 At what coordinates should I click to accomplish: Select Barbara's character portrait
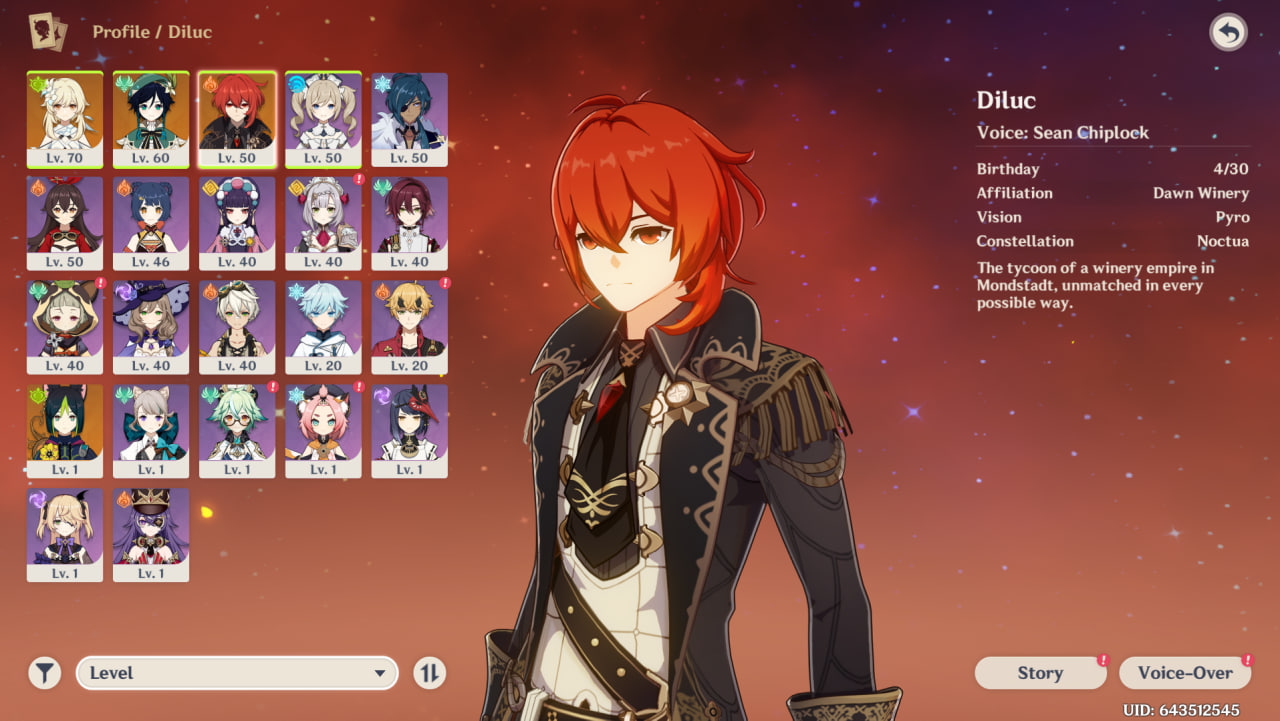(x=323, y=118)
